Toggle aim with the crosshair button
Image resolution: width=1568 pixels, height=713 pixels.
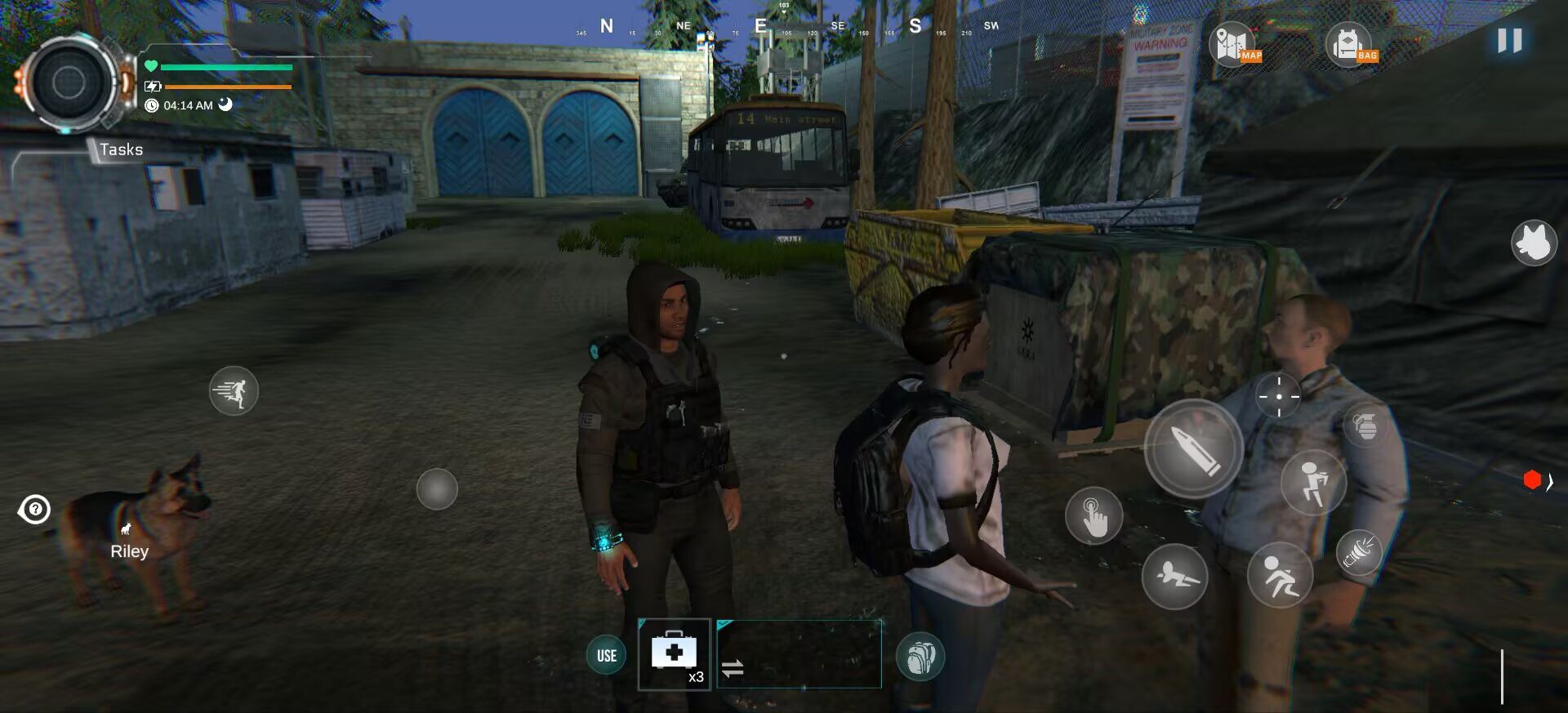coord(1278,396)
